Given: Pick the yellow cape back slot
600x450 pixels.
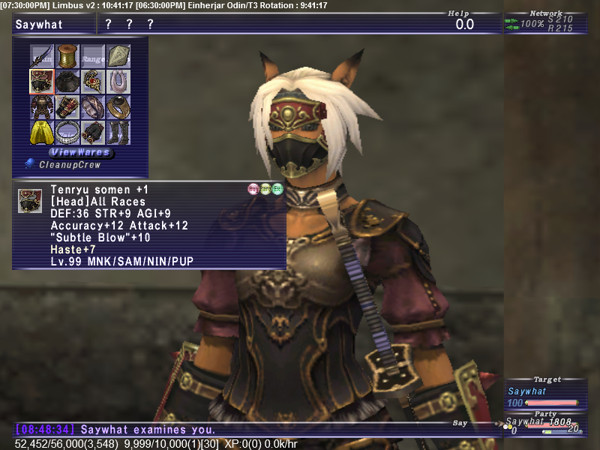Looking at the screenshot, I should [x=42, y=132].
